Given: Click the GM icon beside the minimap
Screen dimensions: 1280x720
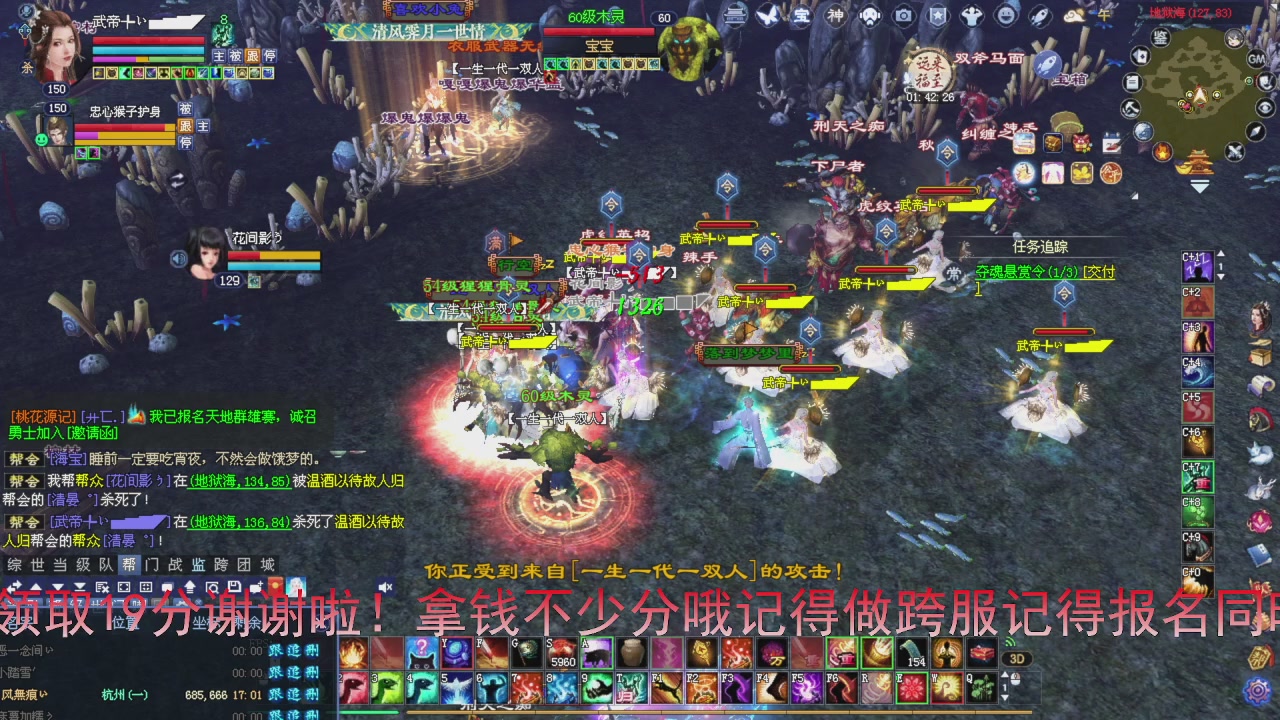Looking at the screenshot, I should tap(1255, 59).
